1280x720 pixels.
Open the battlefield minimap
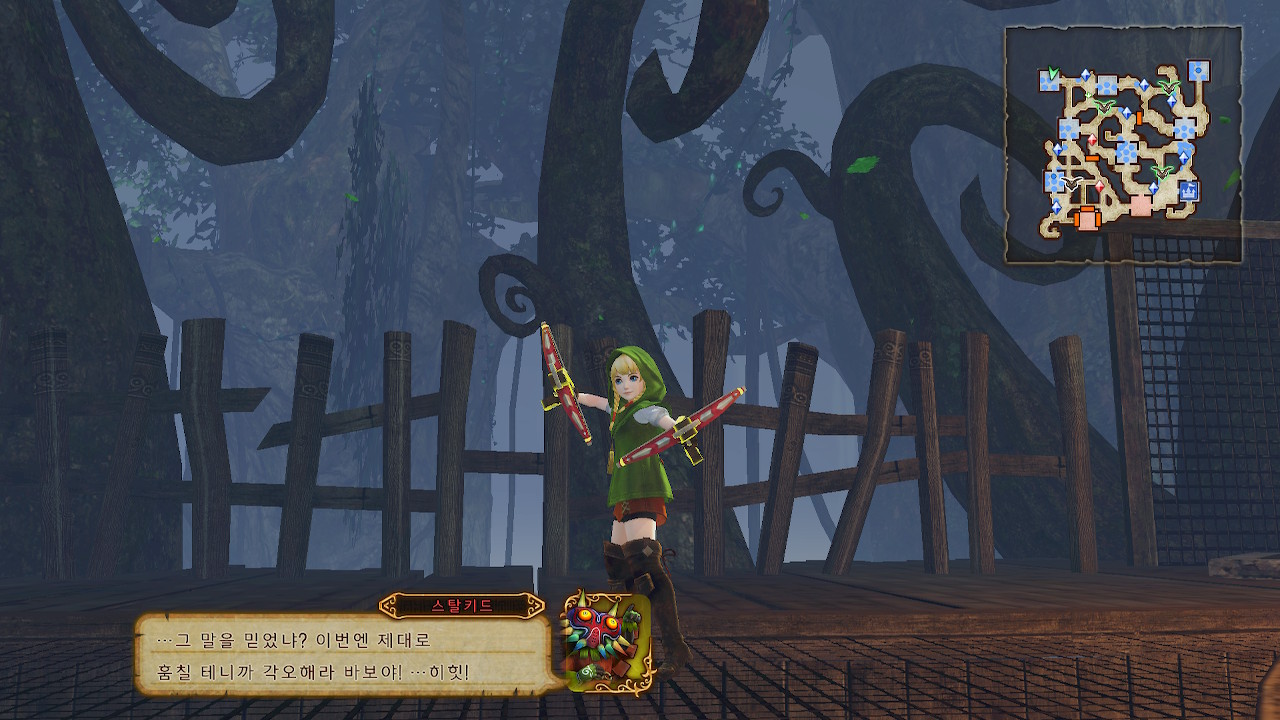(x=1123, y=145)
